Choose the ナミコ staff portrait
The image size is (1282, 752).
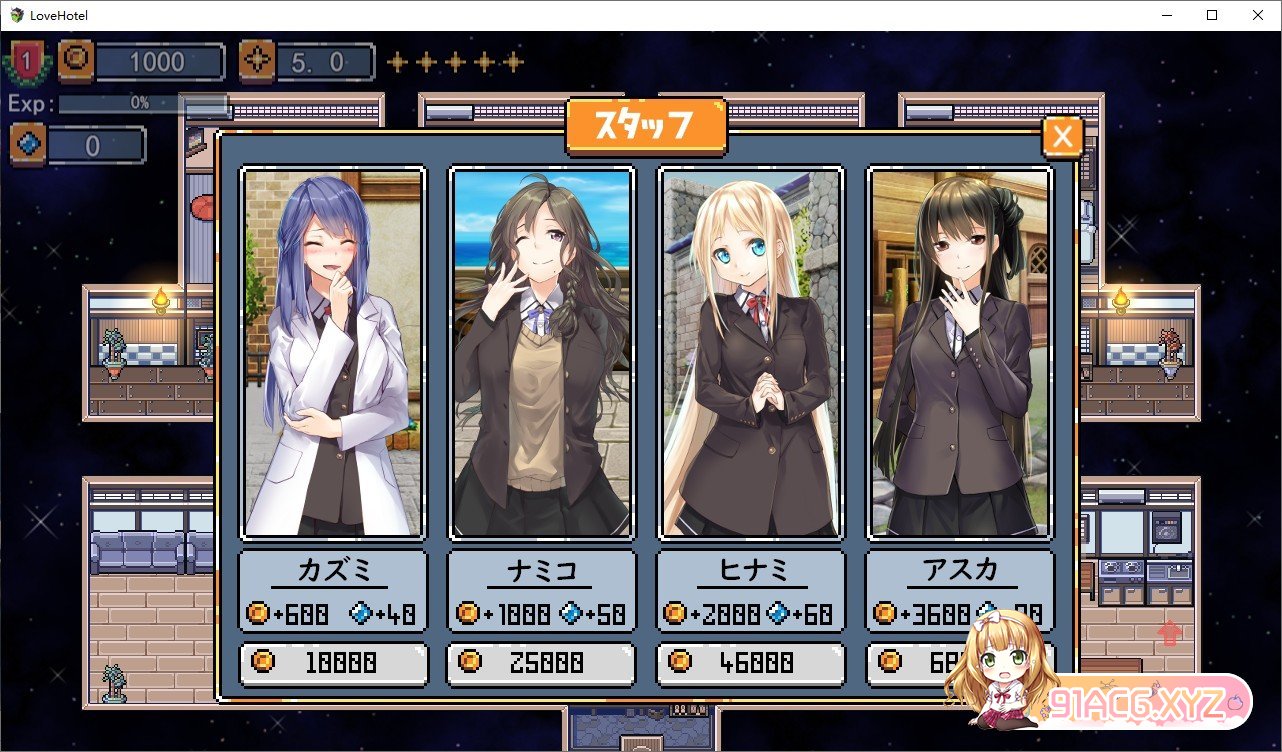point(542,353)
